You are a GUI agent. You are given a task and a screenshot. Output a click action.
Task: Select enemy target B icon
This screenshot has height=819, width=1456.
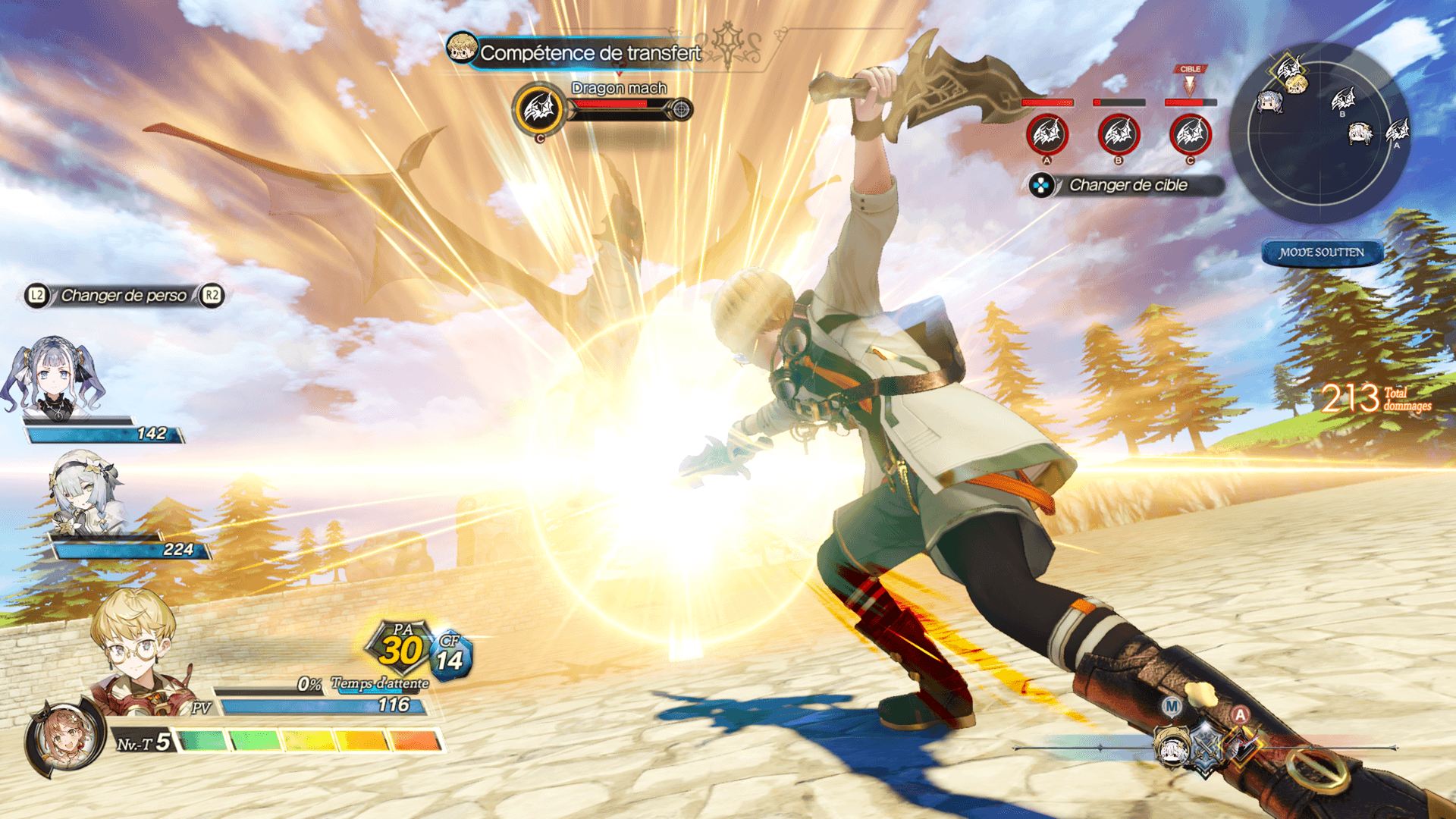pos(1118,135)
